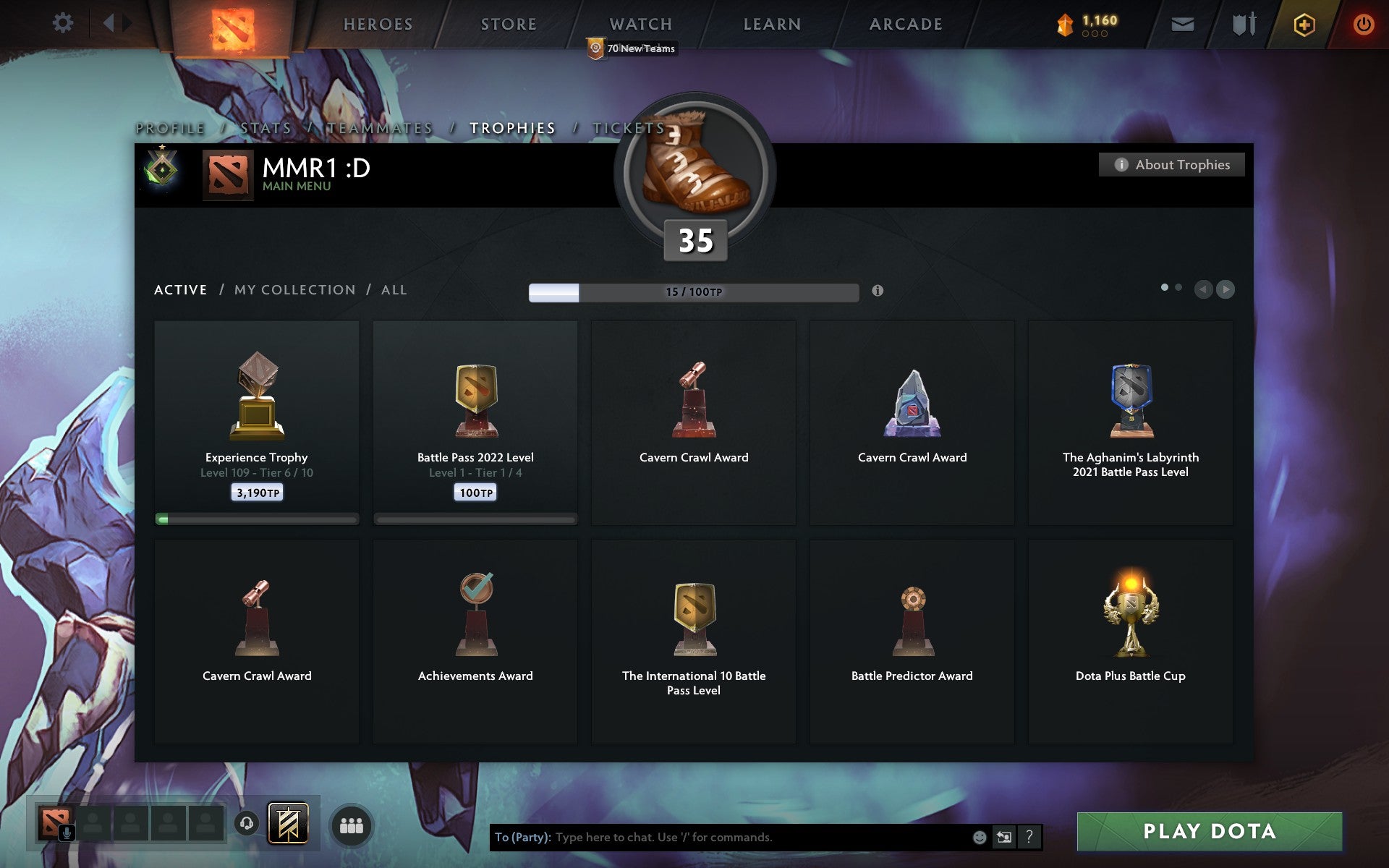Open About Trophies
The image size is (1389, 868).
coord(1172,164)
